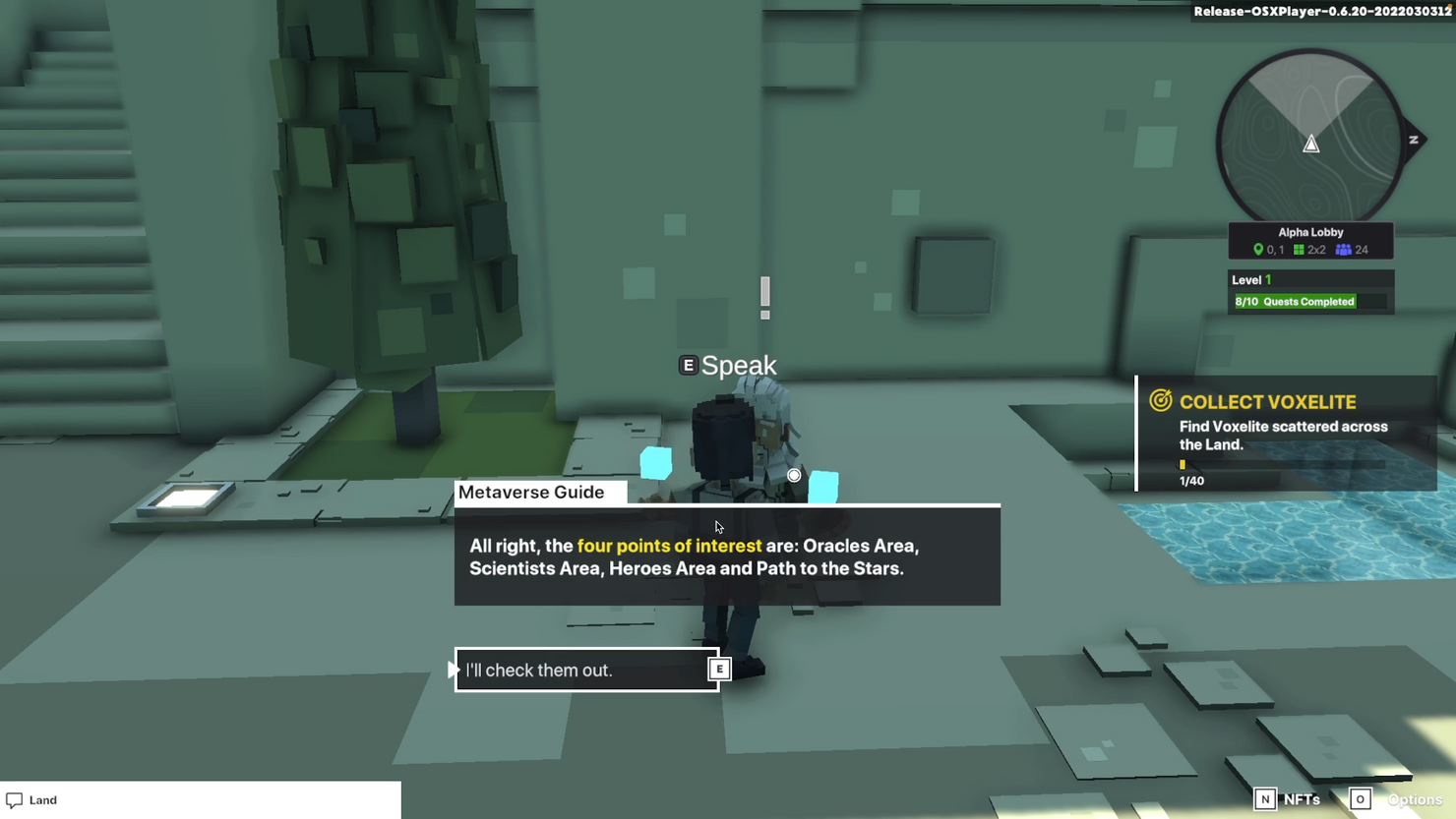This screenshot has width=1456, height=819.
Task: Click the blue players count icon
Action: tap(1343, 249)
